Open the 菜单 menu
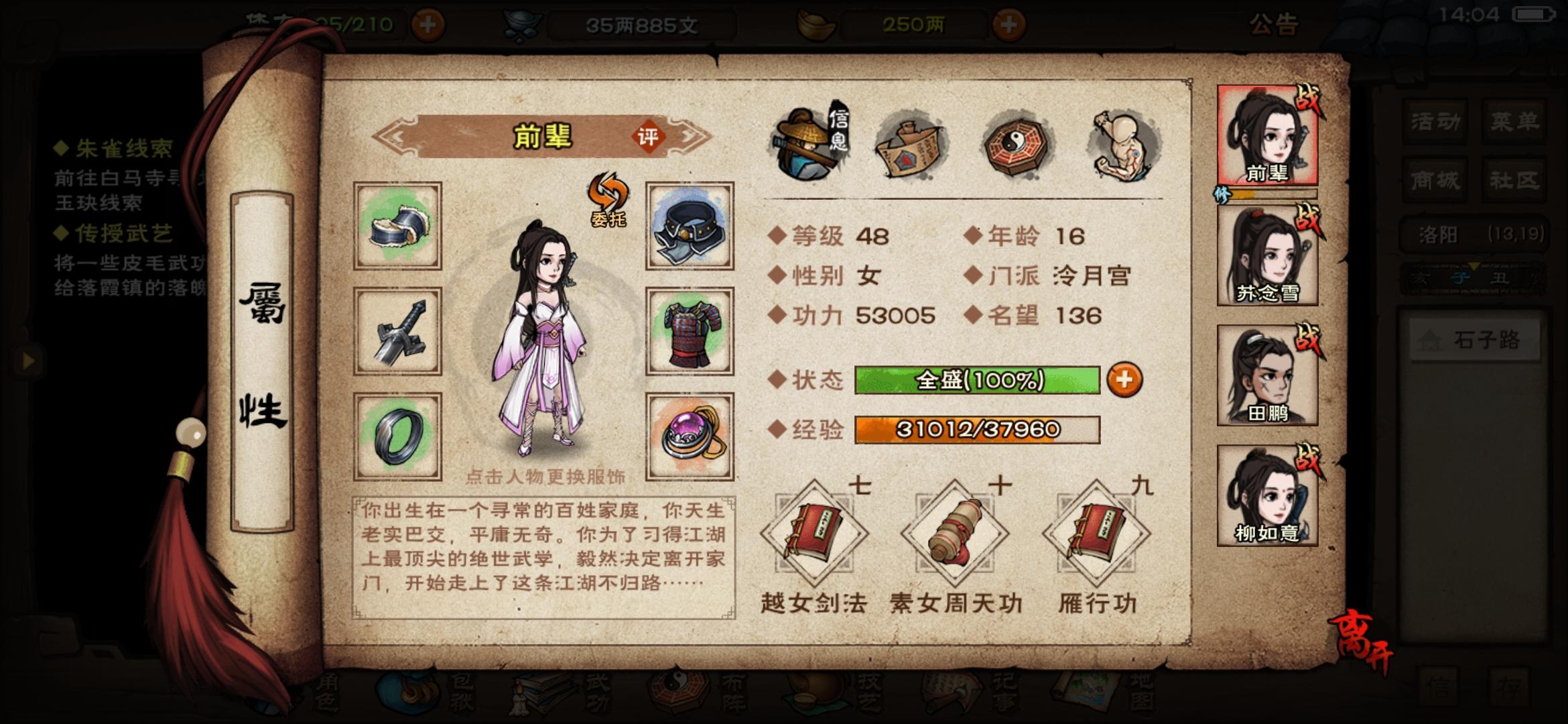1568x724 pixels. pyautogui.click(x=1516, y=122)
